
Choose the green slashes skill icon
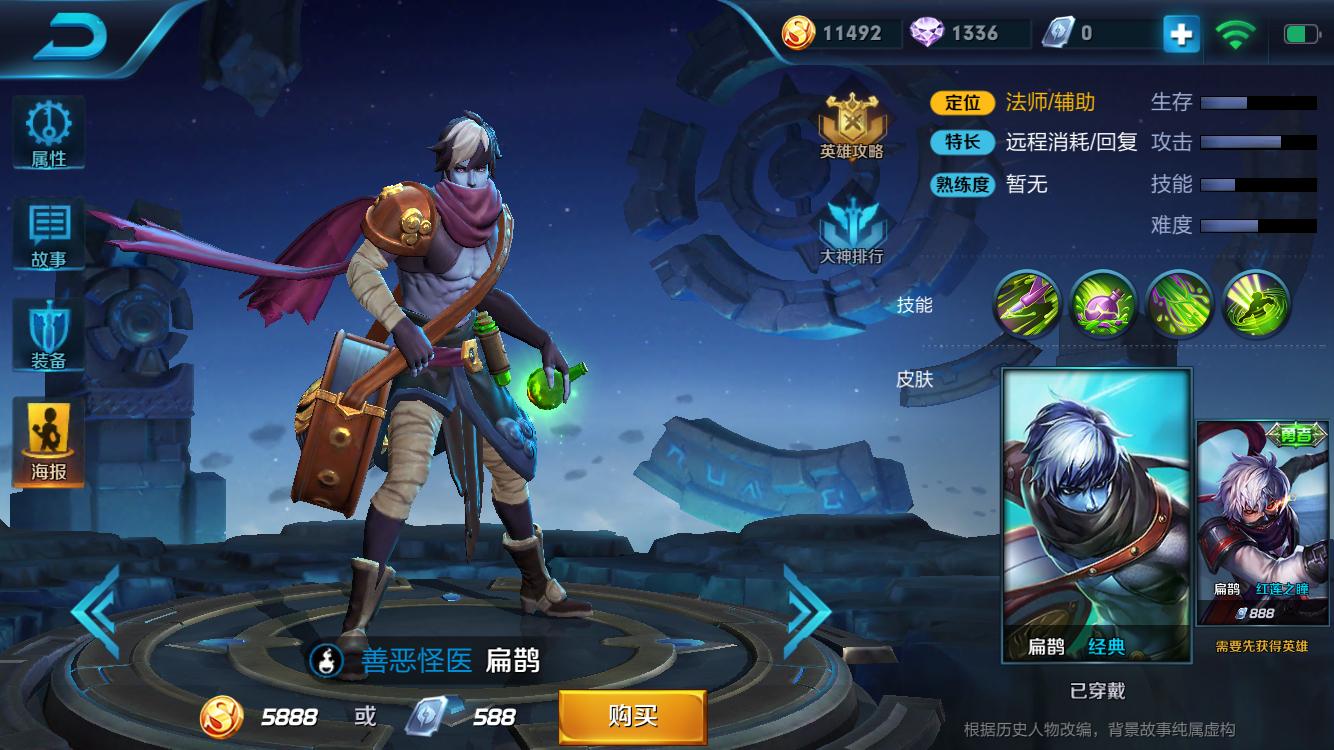tap(1179, 304)
